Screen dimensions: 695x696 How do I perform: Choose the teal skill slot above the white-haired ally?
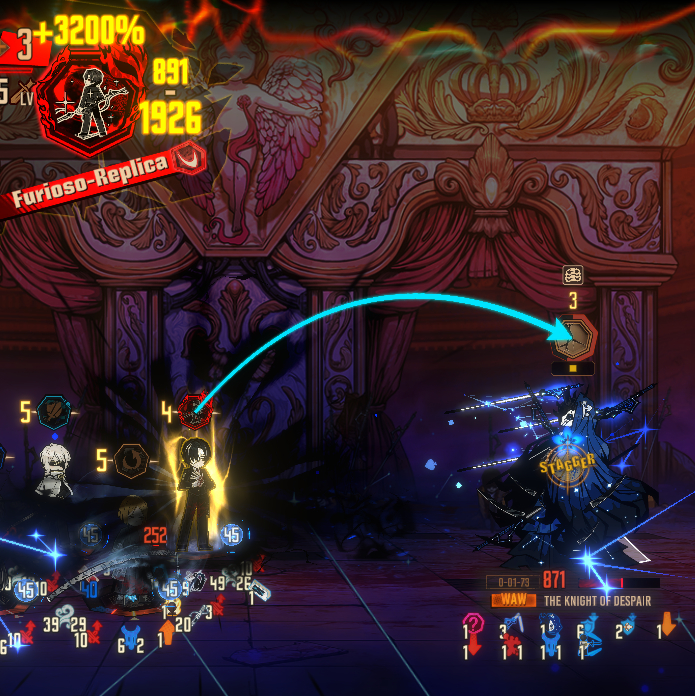coord(53,410)
